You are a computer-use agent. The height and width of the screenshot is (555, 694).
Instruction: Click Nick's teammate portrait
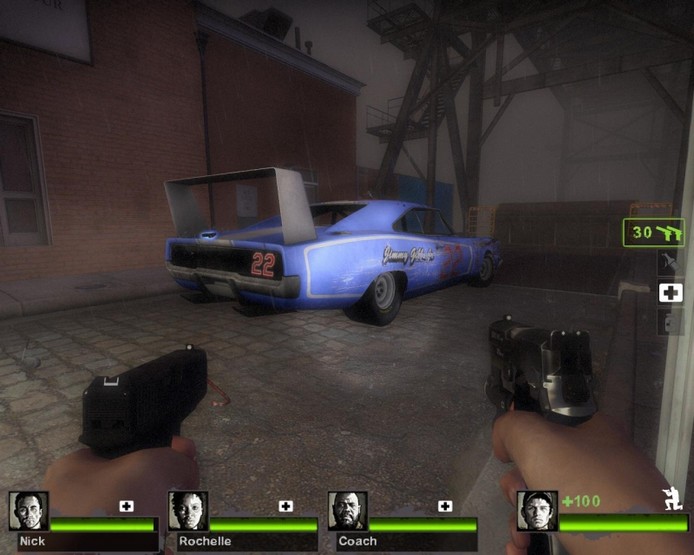pyautogui.click(x=28, y=511)
